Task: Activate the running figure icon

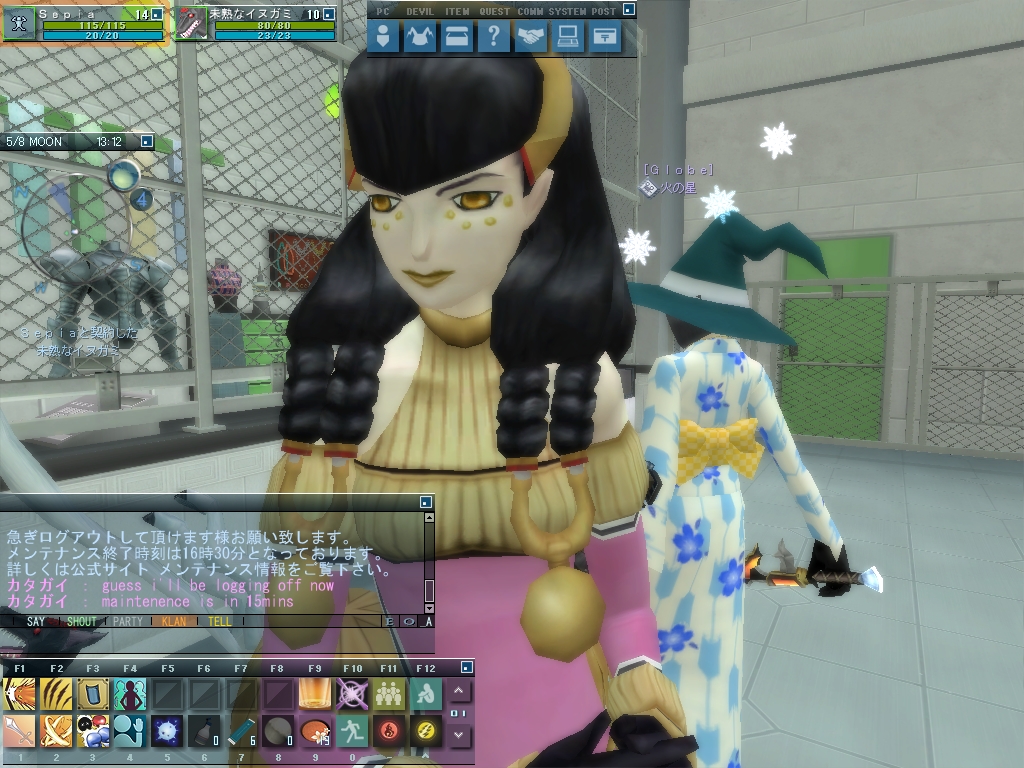Action: [352, 732]
